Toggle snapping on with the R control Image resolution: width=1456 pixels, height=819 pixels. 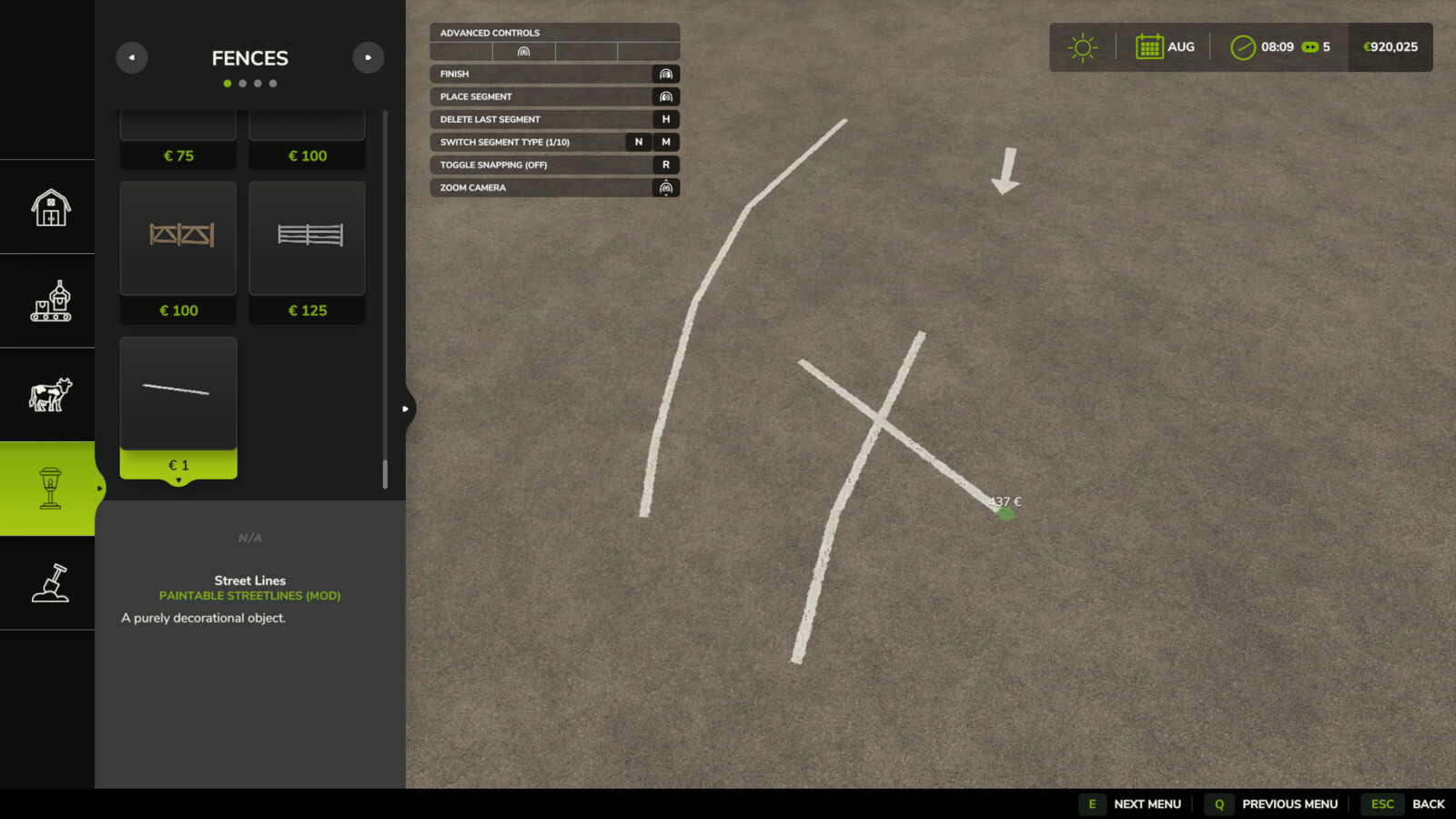(x=664, y=165)
